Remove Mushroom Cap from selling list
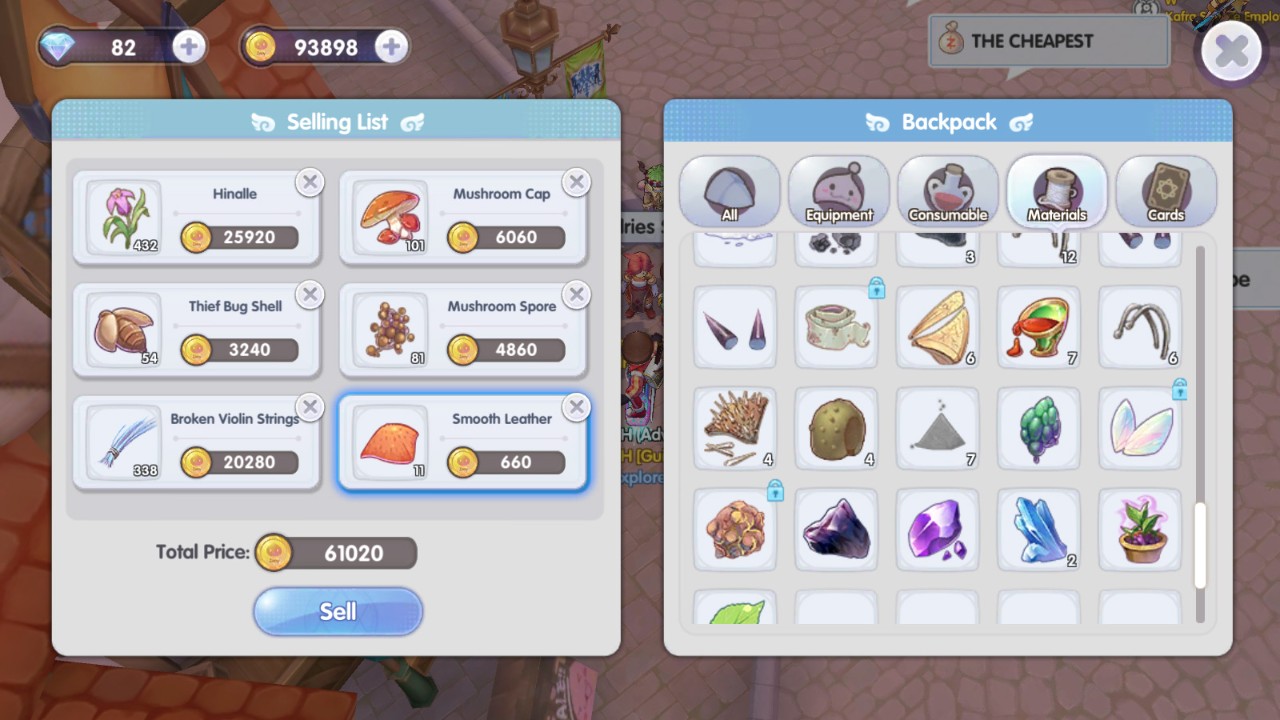Image resolution: width=1280 pixels, height=720 pixels. pos(576,182)
